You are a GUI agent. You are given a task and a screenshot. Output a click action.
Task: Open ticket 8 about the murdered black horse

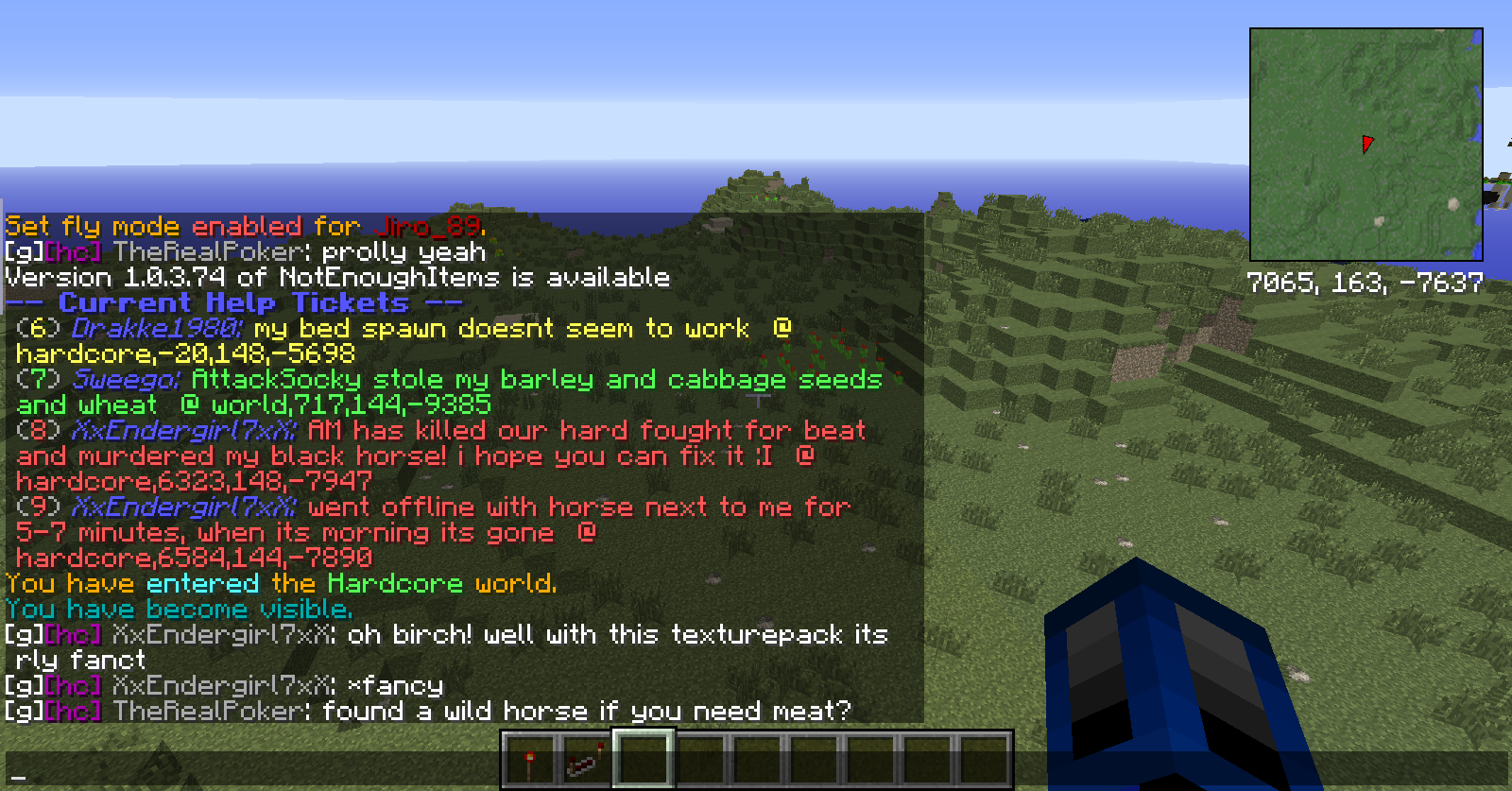(440, 456)
